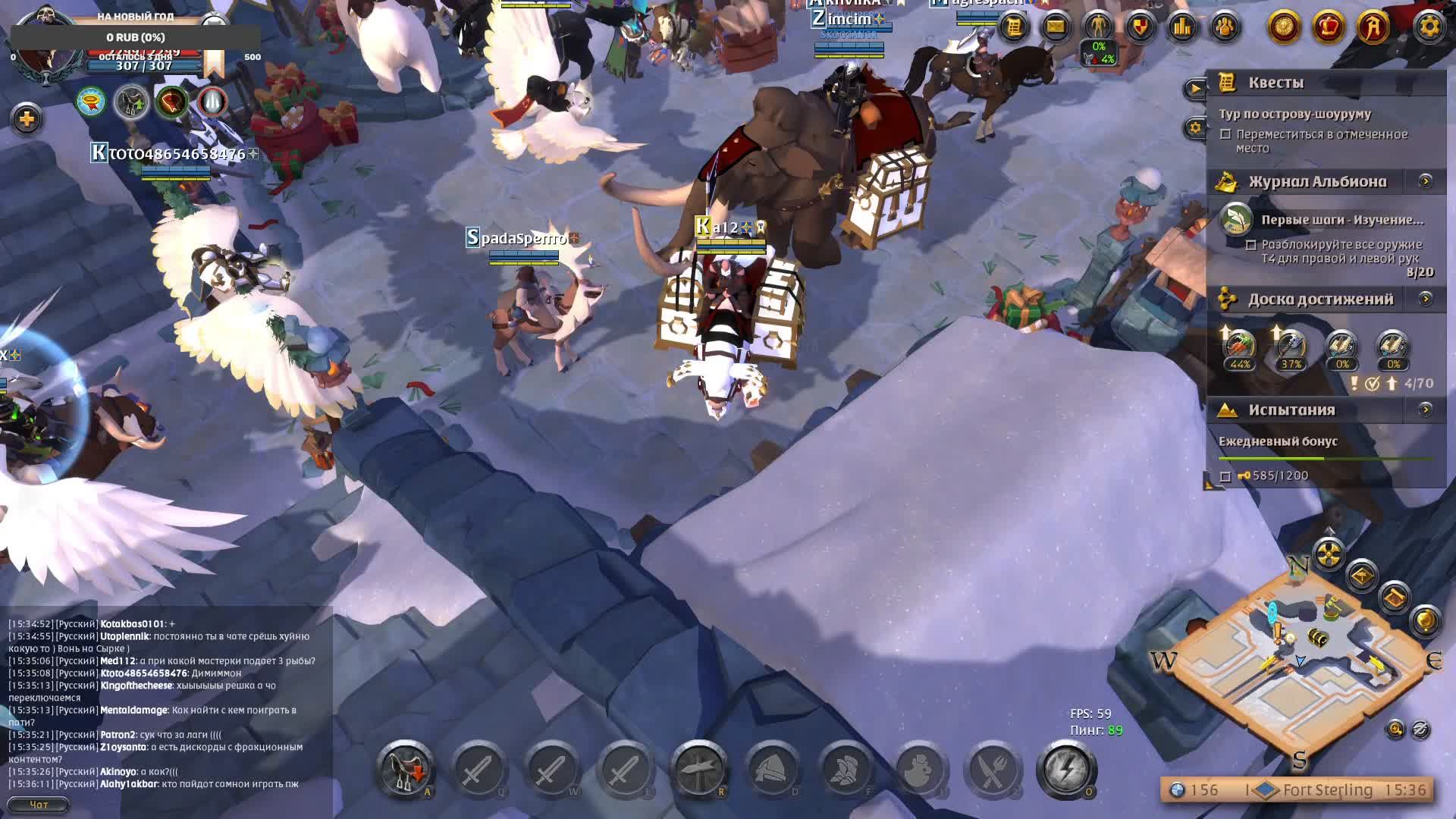Expand the 'Испытания' panel arrow
The image size is (1456, 819).
coord(1427,410)
